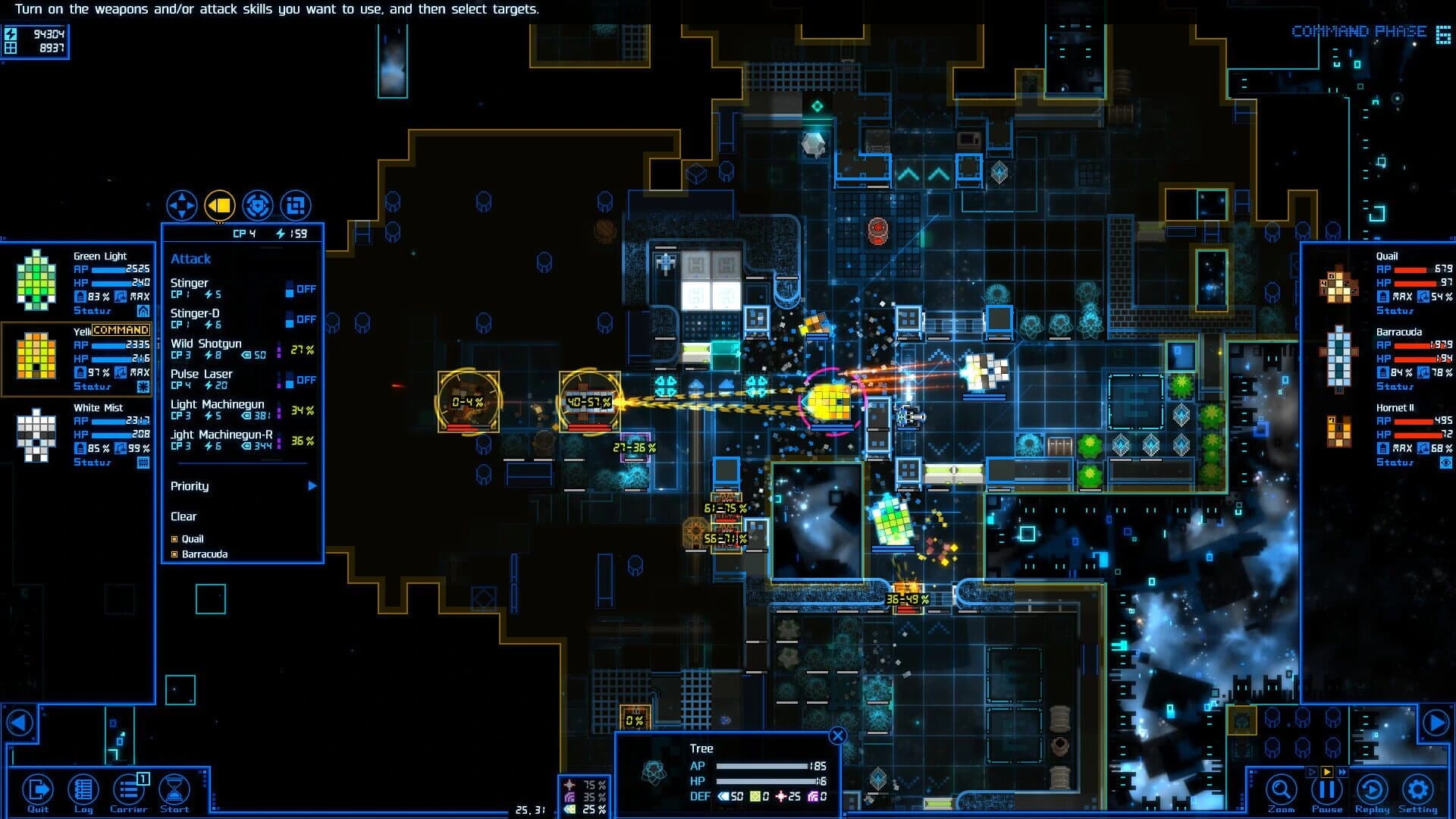Select the movement command arrows icon
The image size is (1456, 819).
182,203
